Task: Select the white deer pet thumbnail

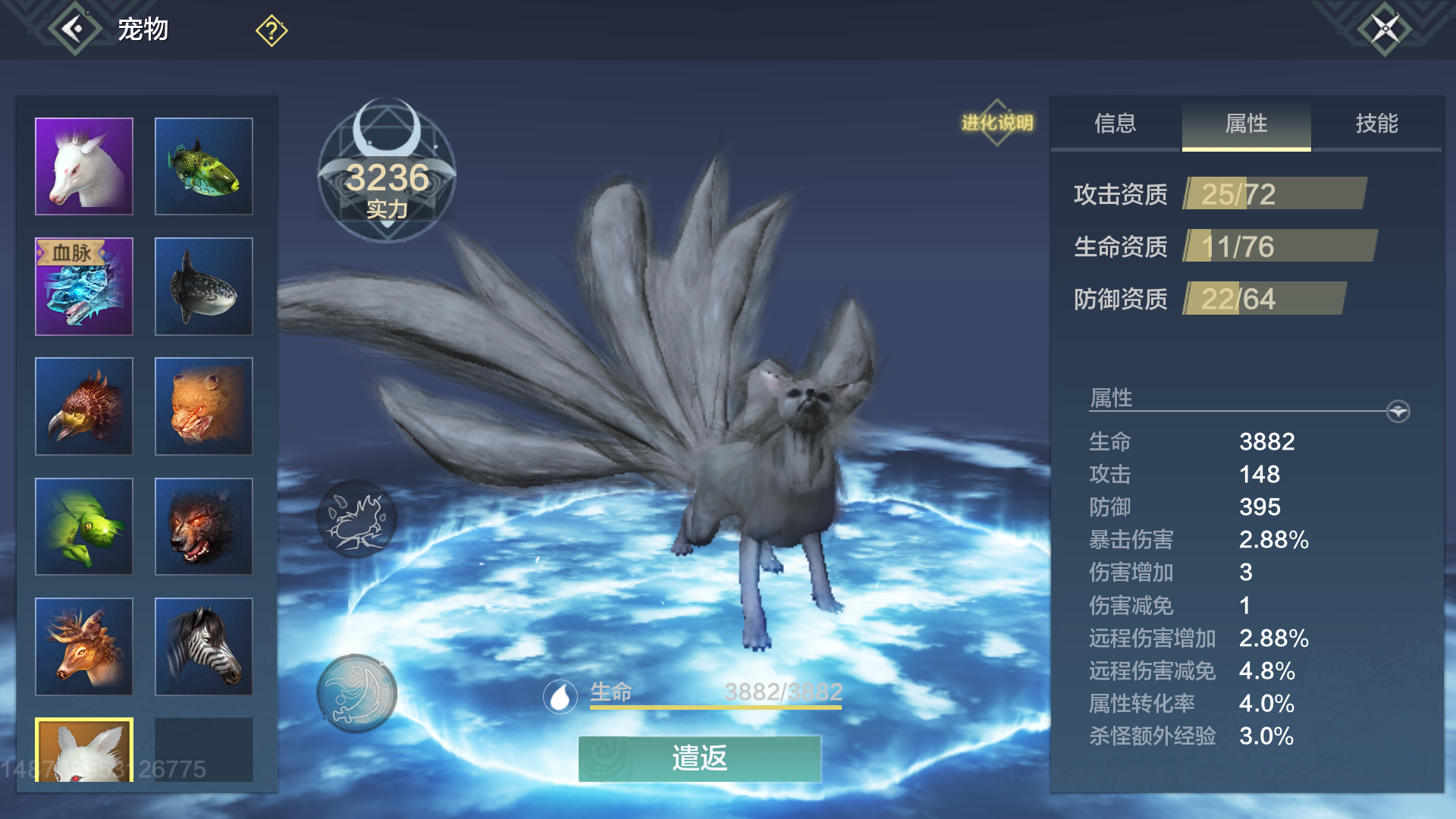Action: point(83,165)
